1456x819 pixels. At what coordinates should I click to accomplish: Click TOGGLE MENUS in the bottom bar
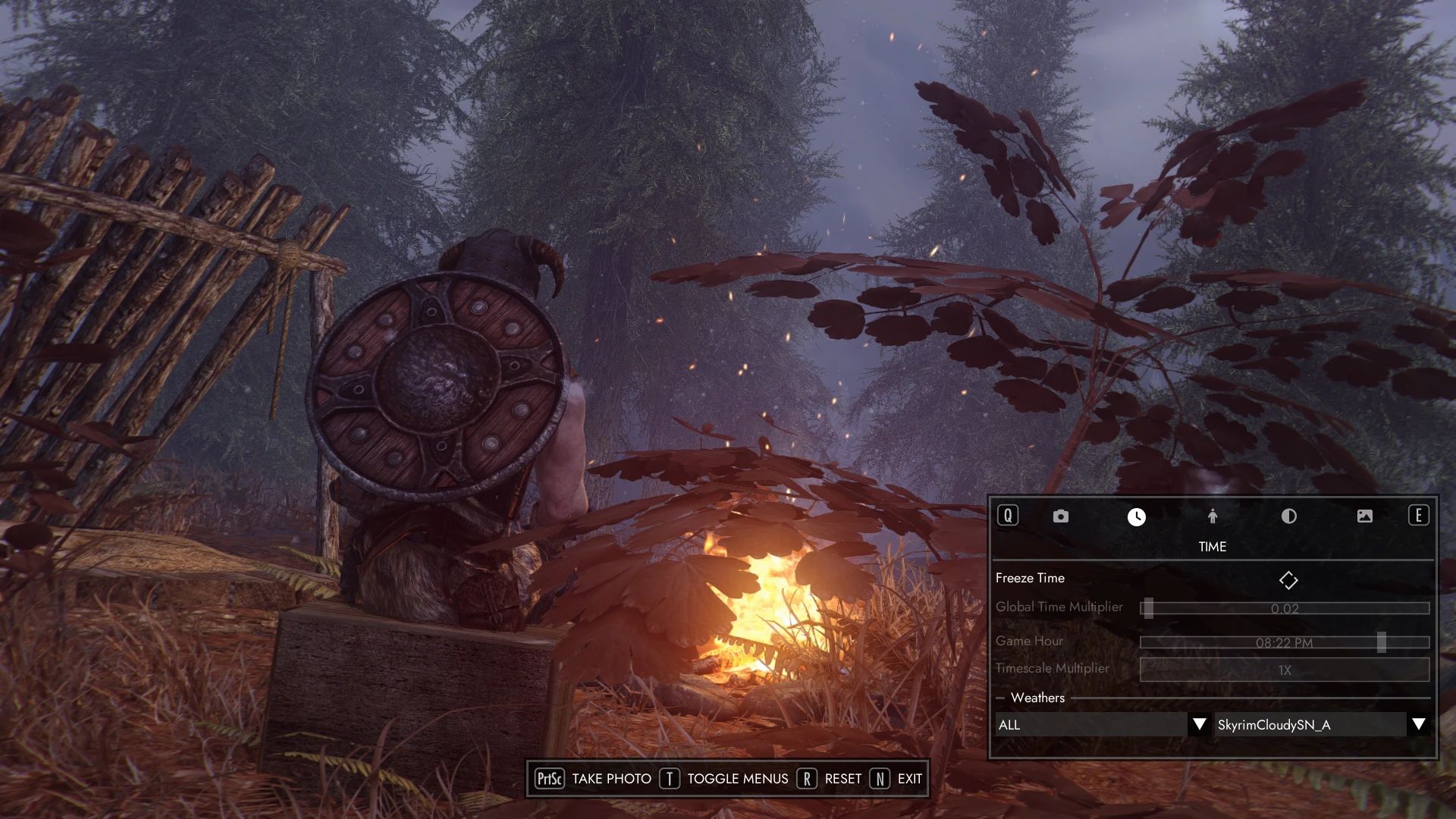pyautogui.click(x=736, y=779)
